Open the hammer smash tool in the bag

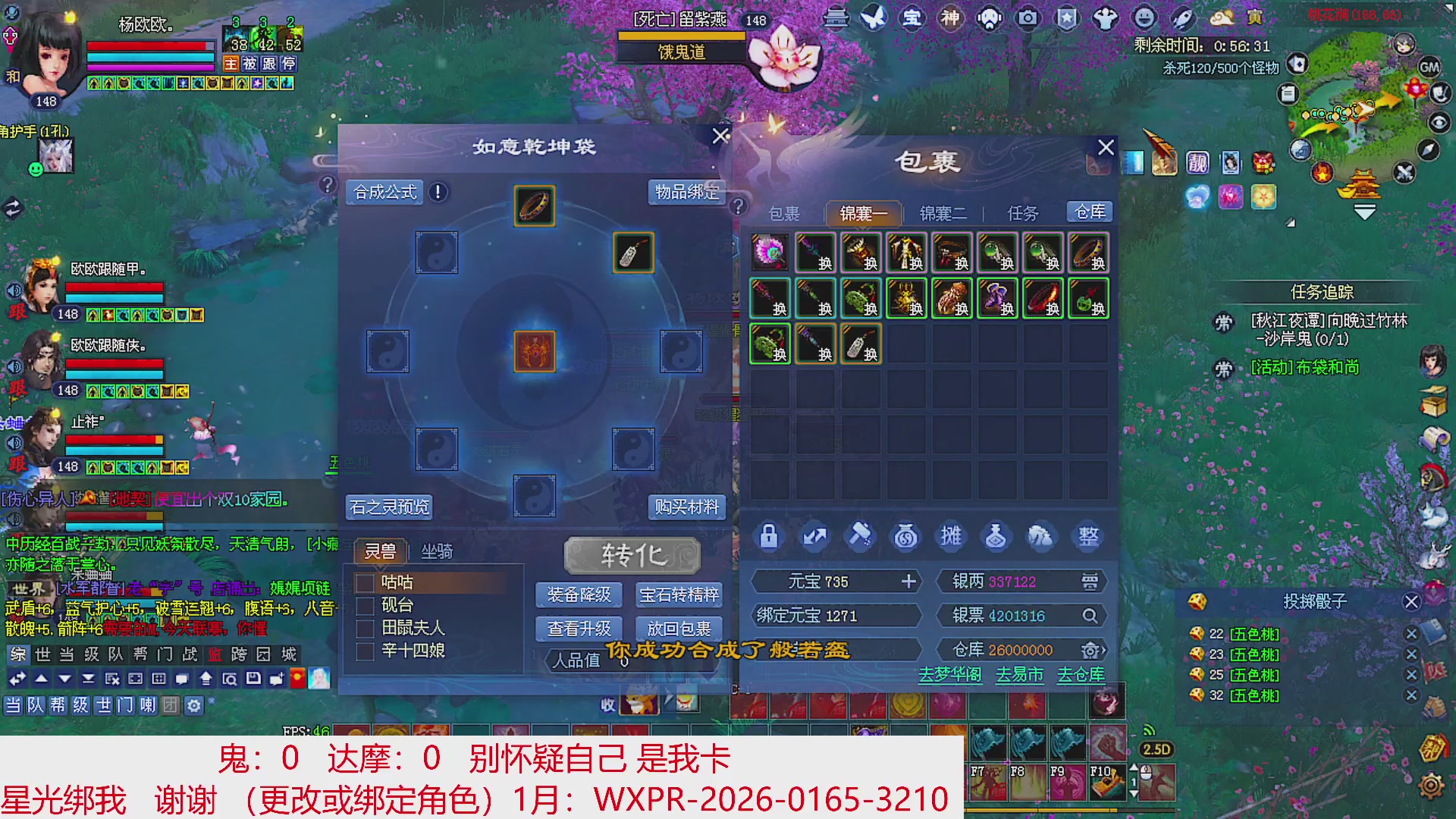pyautogui.click(x=860, y=536)
